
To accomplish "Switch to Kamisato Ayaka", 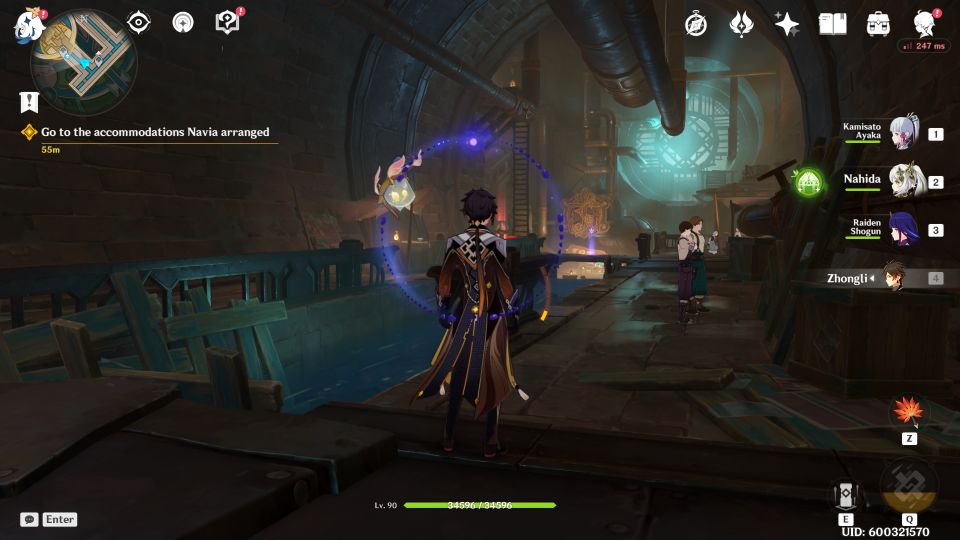I will [x=903, y=134].
